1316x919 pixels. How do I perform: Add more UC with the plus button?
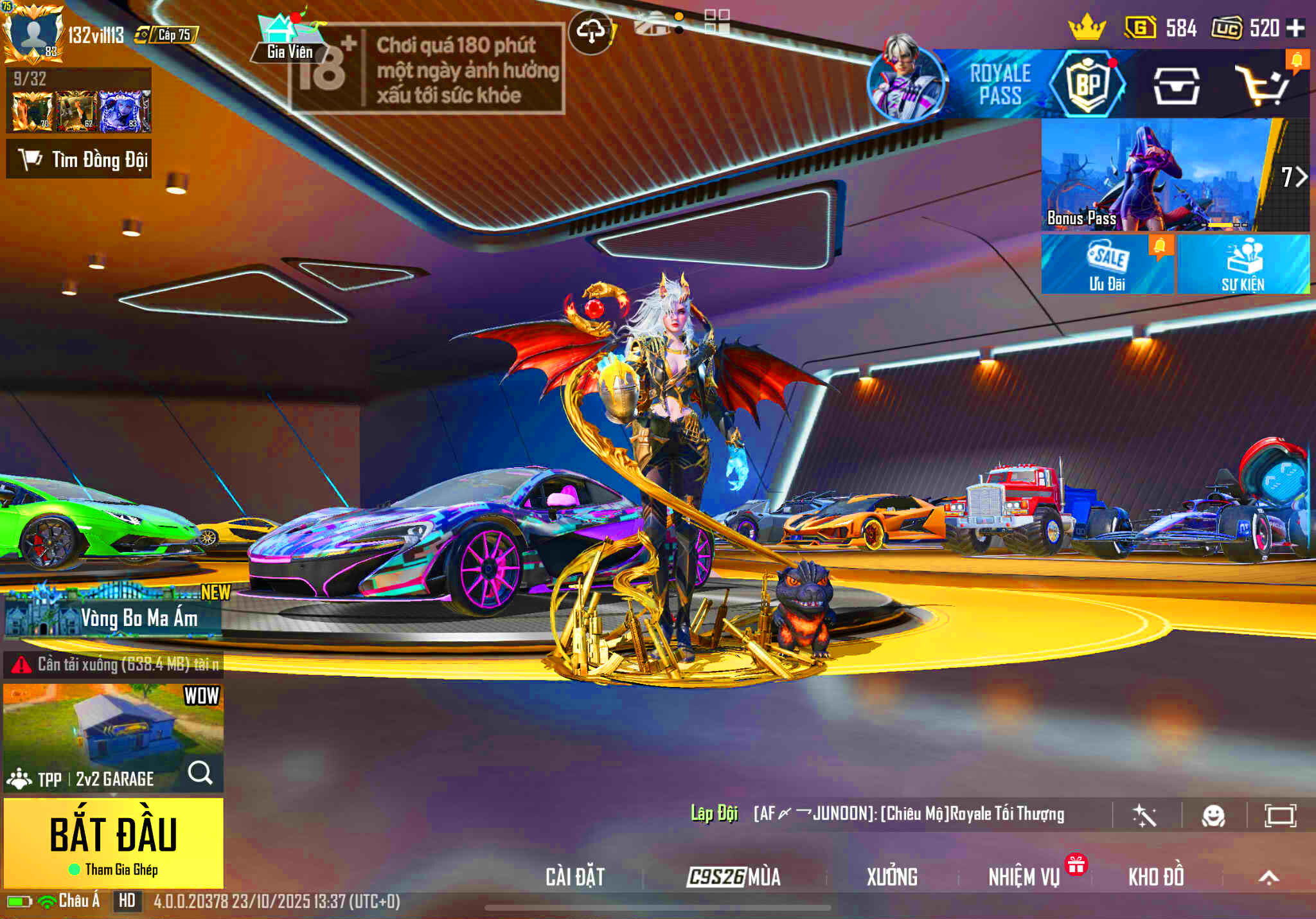[1296, 28]
